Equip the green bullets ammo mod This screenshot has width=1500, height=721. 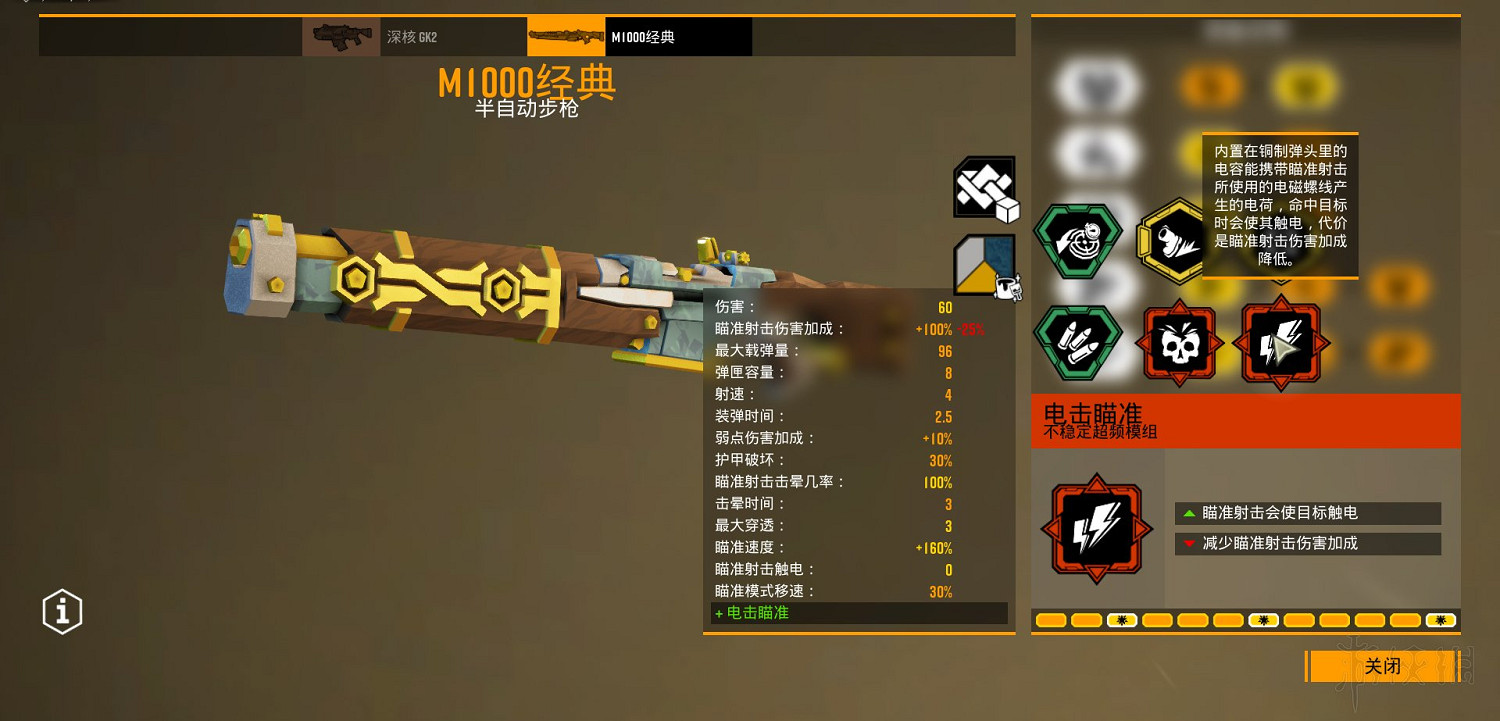tap(1078, 342)
